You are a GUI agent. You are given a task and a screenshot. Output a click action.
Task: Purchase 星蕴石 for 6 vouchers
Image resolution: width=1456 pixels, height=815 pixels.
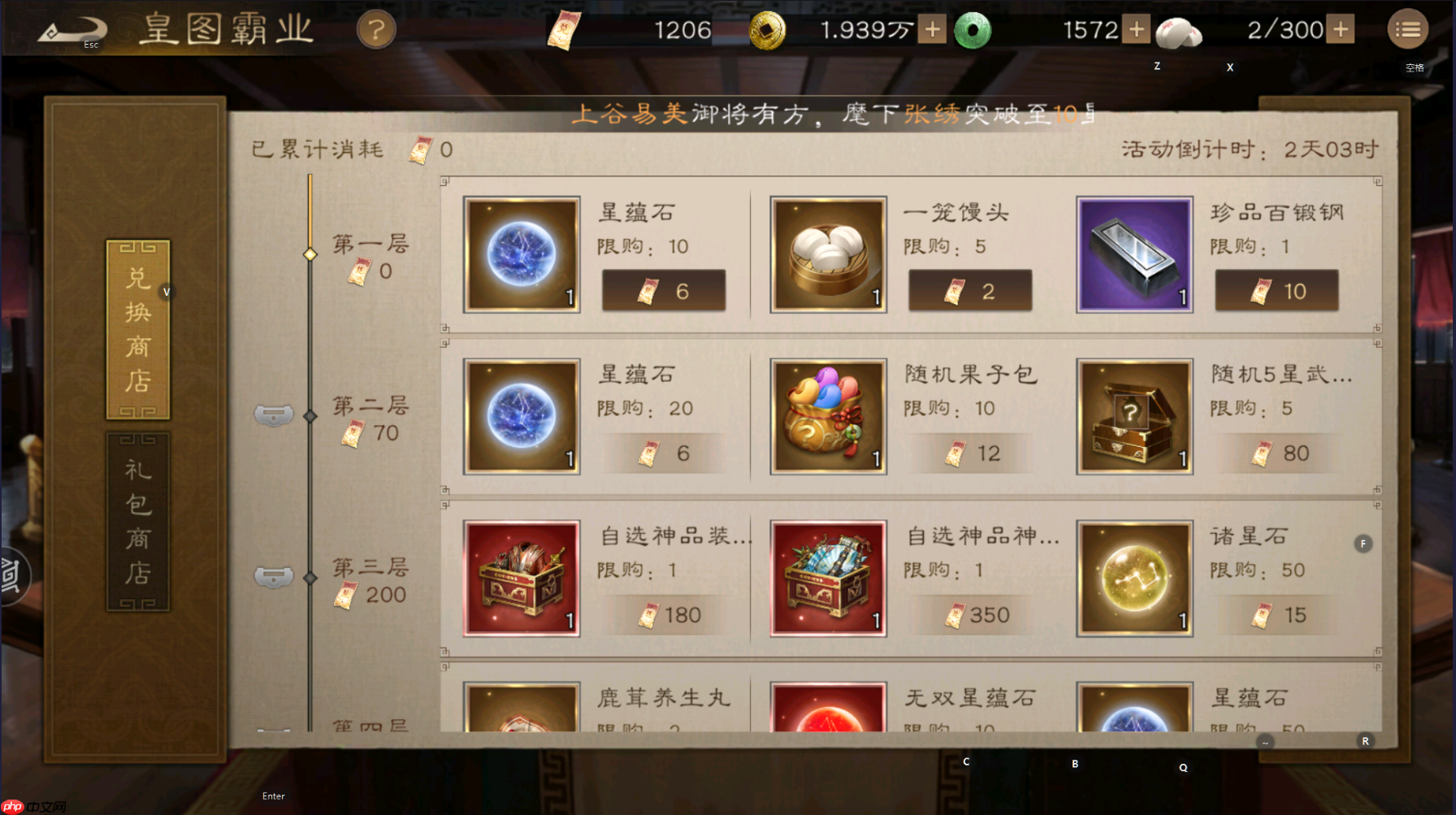(x=664, y=290)
